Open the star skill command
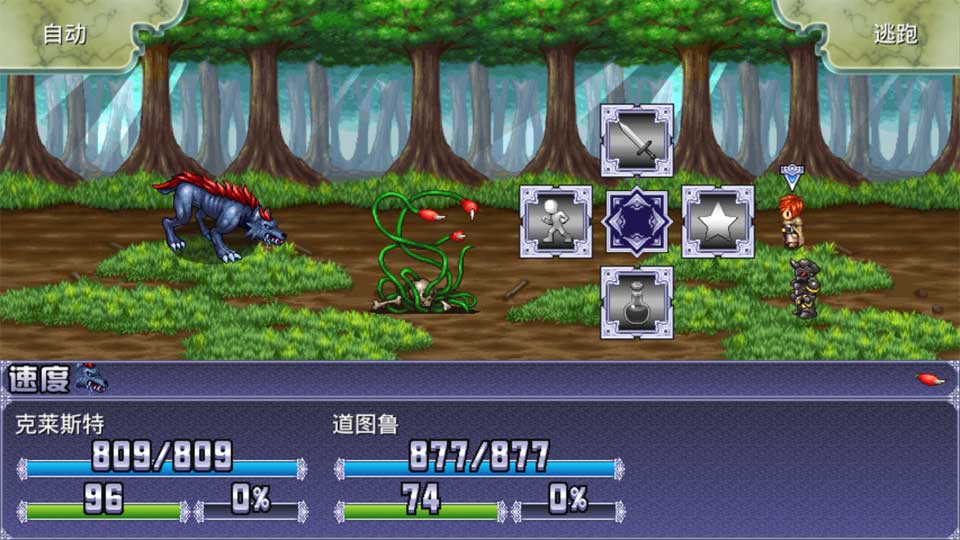The width and height of the screenshot is (960, 540). point(718,222)
